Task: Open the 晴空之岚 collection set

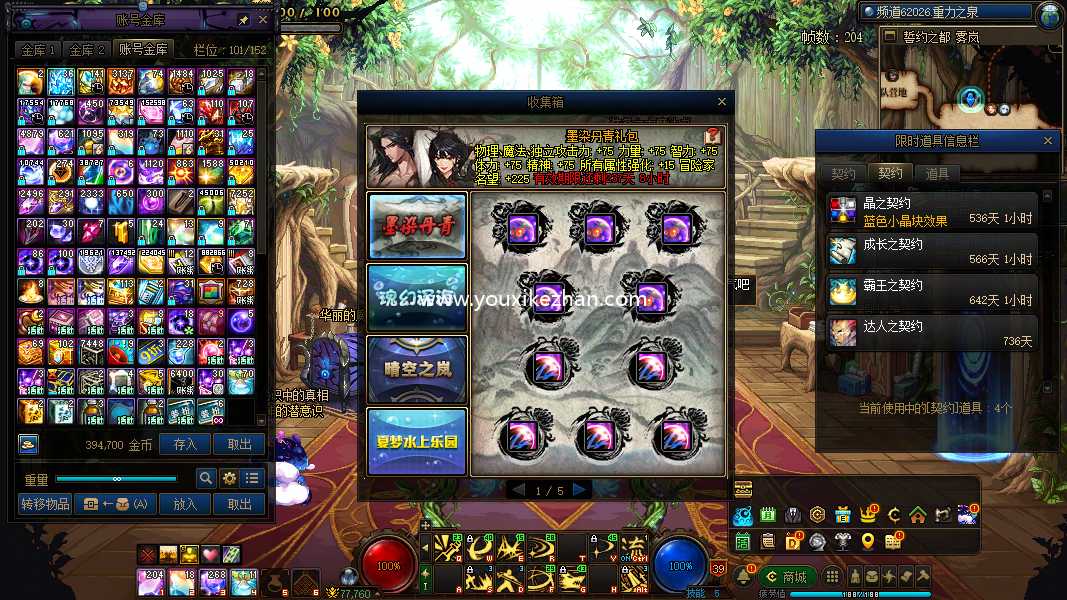Action: click(x=417, y=369)
